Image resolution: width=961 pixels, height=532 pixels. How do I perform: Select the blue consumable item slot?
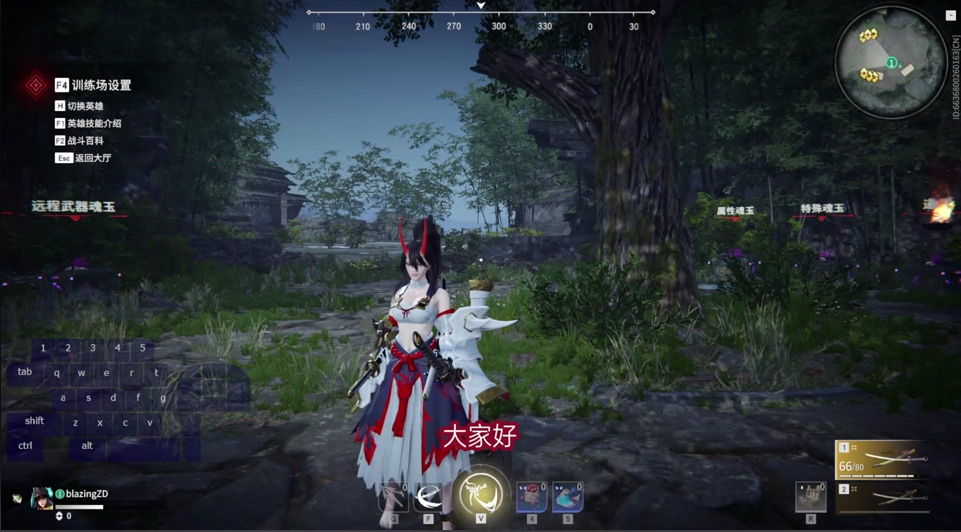pyautogui.click(x=567, y=497)
